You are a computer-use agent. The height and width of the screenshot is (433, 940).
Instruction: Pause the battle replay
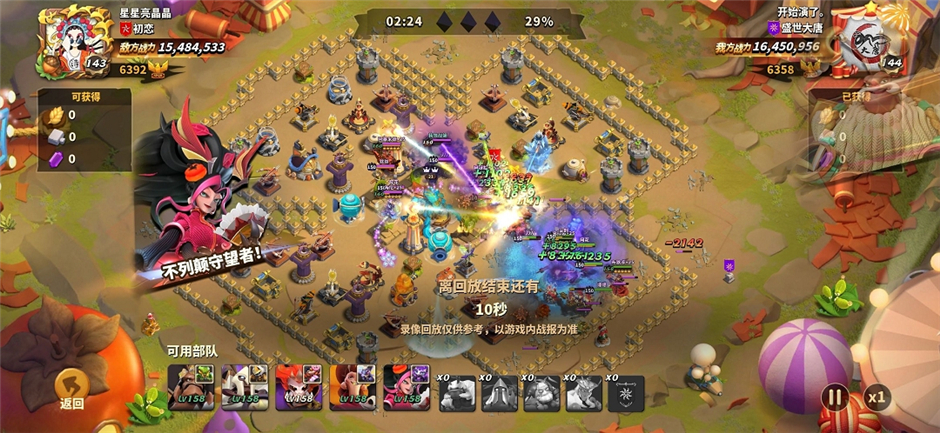[x=833, y=396]
